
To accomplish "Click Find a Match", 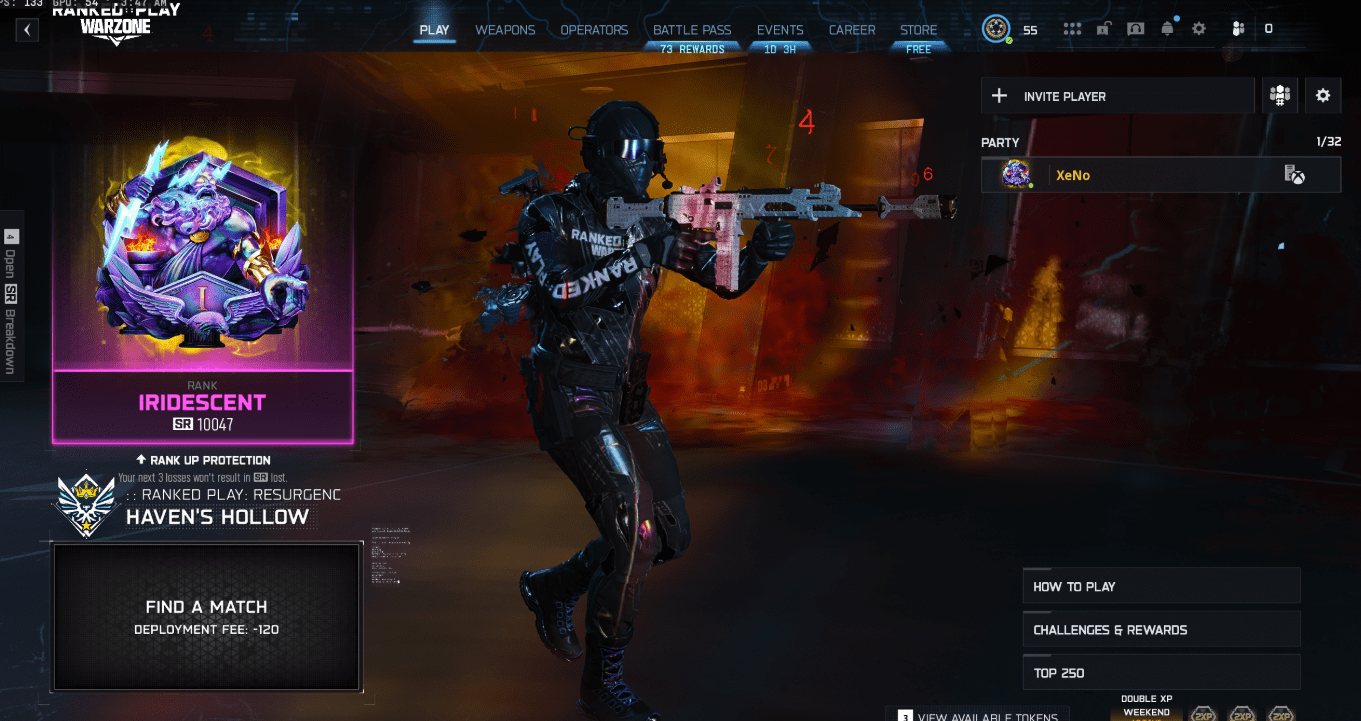I will pyautogui.click(x=206, y=617).
